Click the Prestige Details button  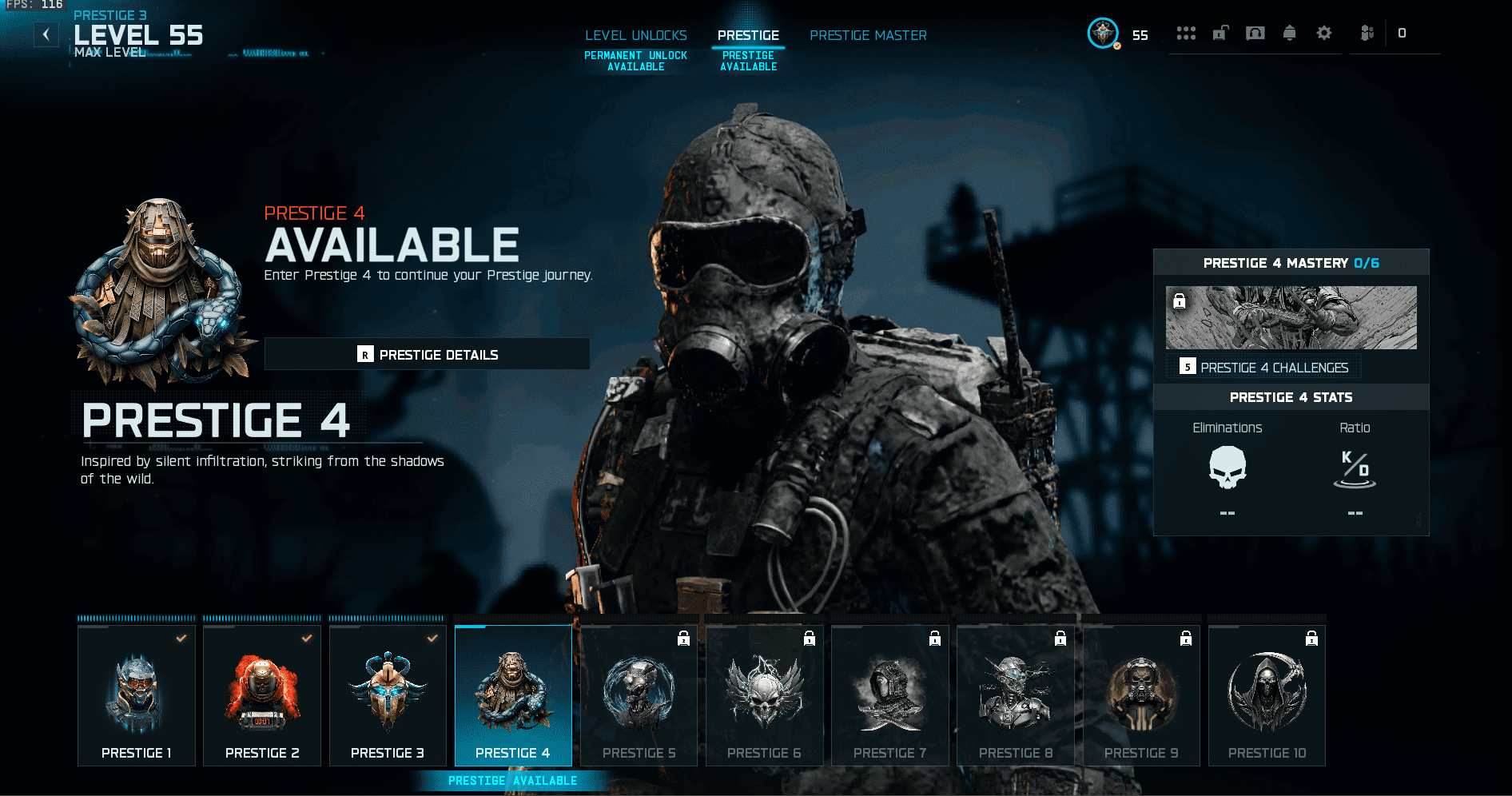[x=427, y=353]
